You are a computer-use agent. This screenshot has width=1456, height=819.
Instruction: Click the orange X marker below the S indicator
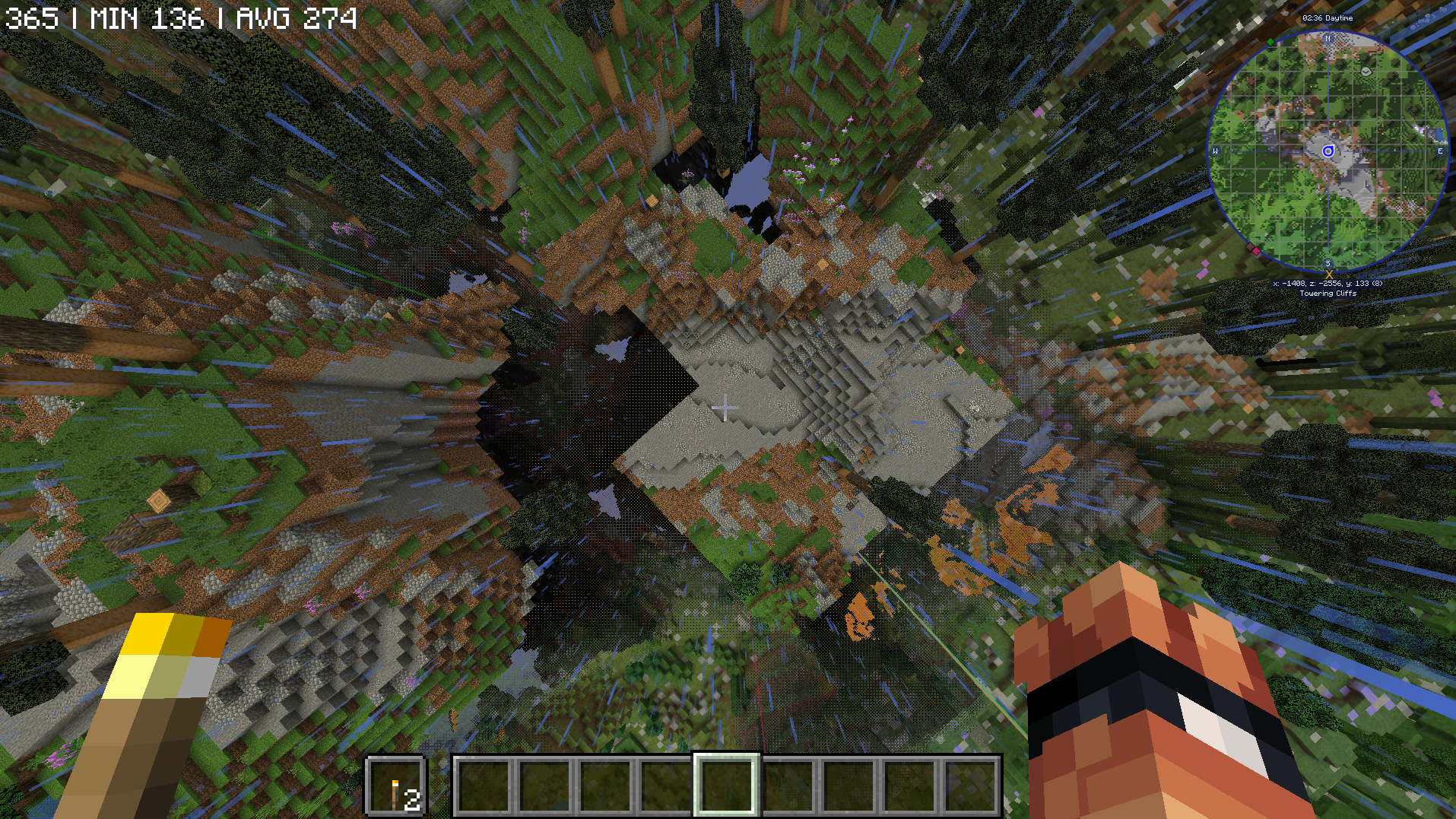pos(1330,275)
